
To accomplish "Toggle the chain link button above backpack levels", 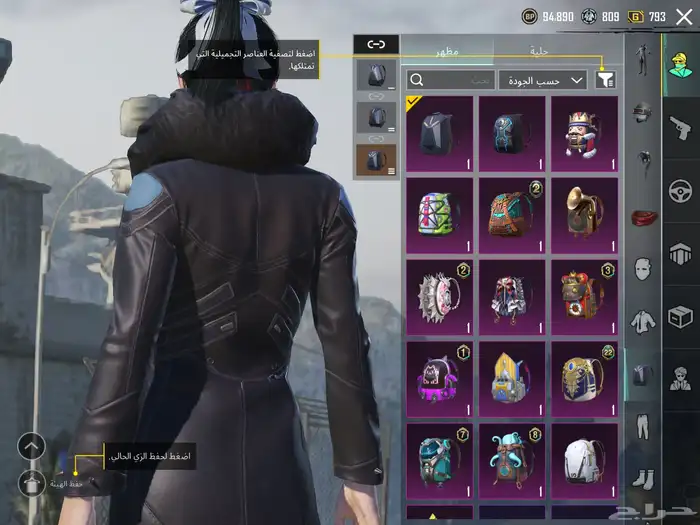I will pyautogui.click(x=376, y=44).
